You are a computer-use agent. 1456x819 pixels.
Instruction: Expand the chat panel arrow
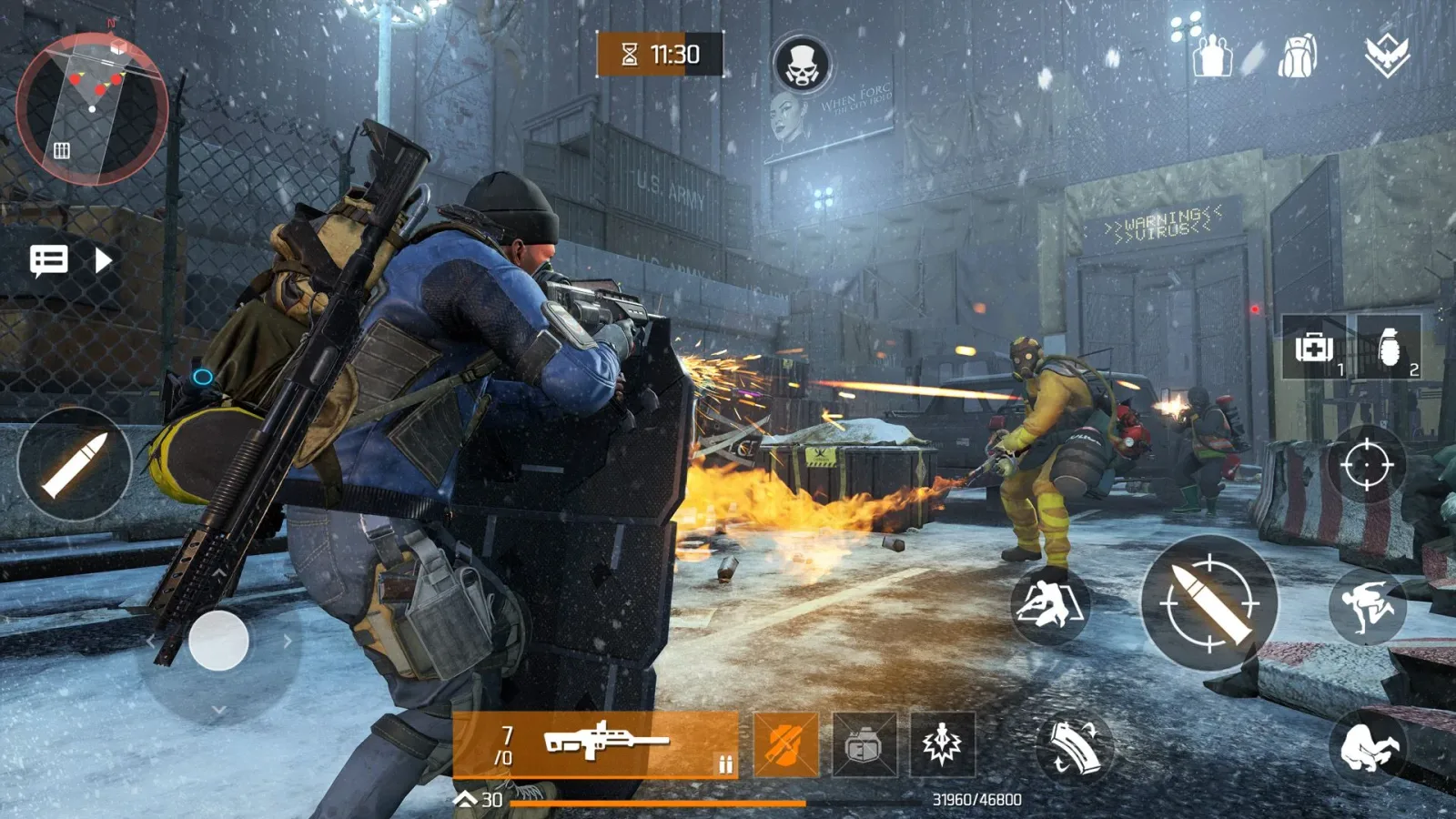tap(100, 261)
